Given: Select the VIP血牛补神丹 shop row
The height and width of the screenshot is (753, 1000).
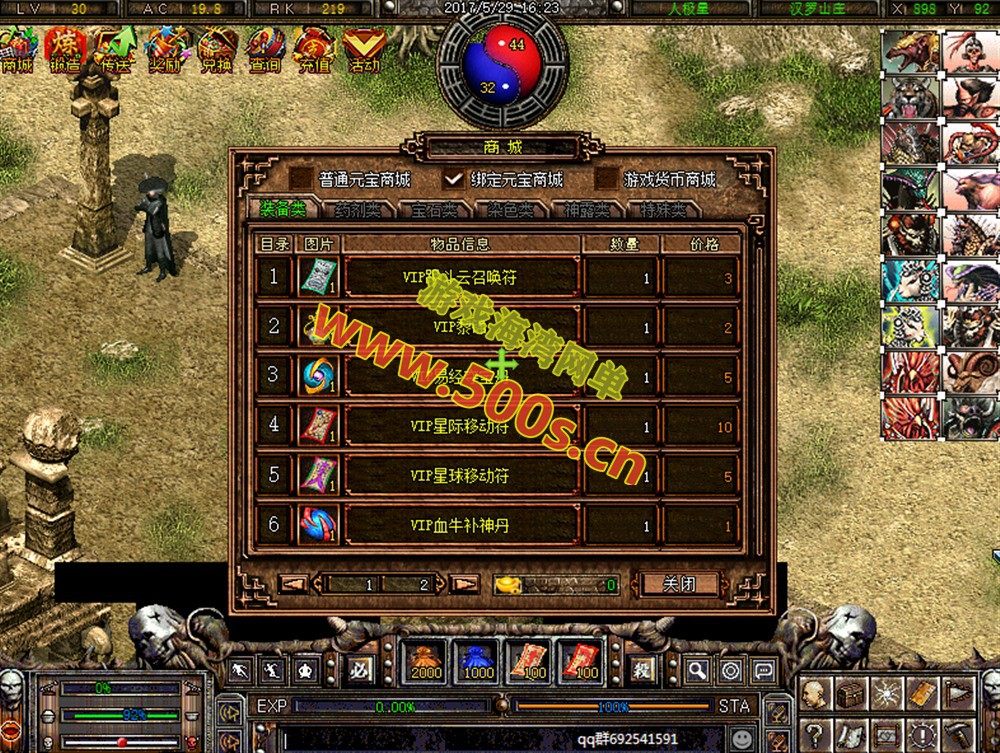Looking at the screenshot, I should [461, 525].
